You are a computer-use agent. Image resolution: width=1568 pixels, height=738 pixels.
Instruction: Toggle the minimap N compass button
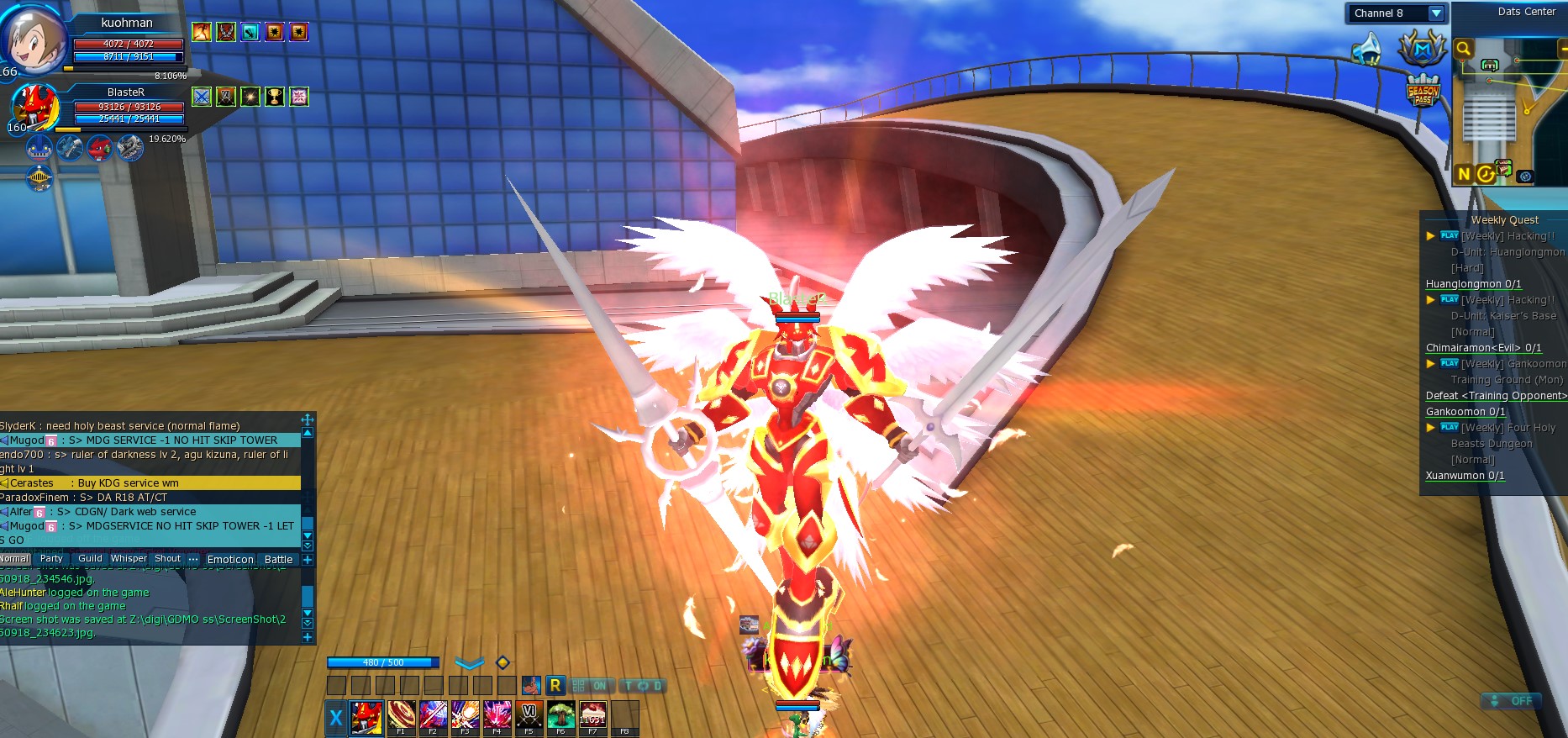(1464, 174)
